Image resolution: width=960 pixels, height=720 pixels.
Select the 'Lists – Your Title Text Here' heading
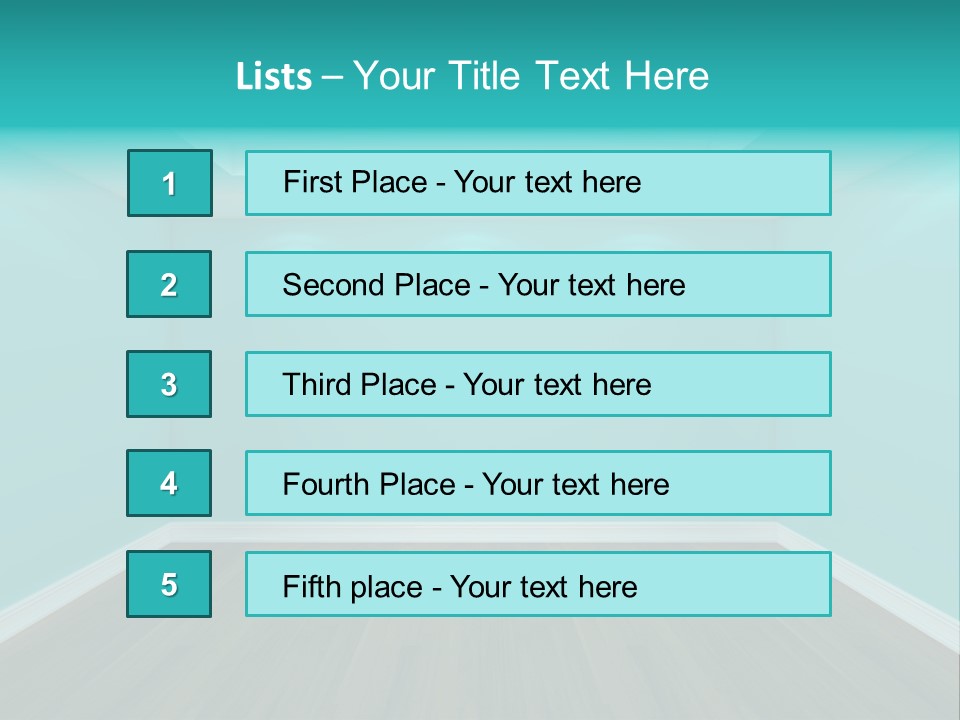(x=472, y=76)
